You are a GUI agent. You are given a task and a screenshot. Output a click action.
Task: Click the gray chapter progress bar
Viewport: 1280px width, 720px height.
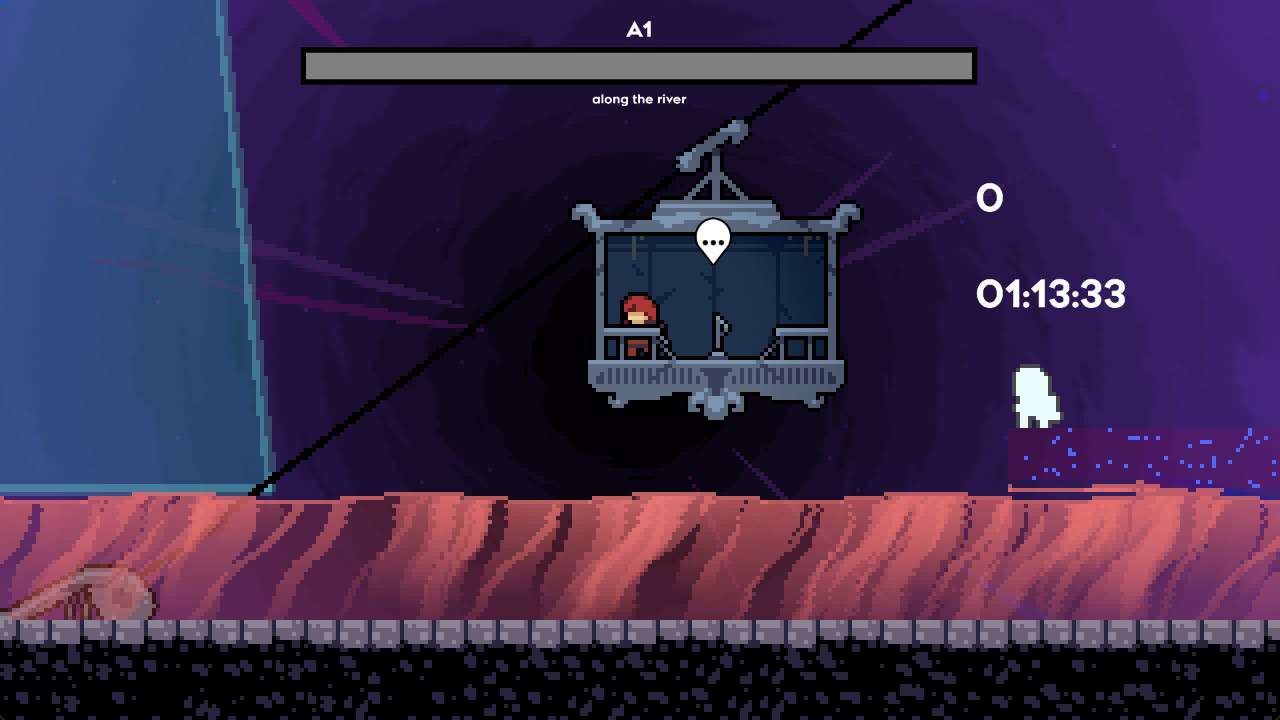[x=637, y=65]
